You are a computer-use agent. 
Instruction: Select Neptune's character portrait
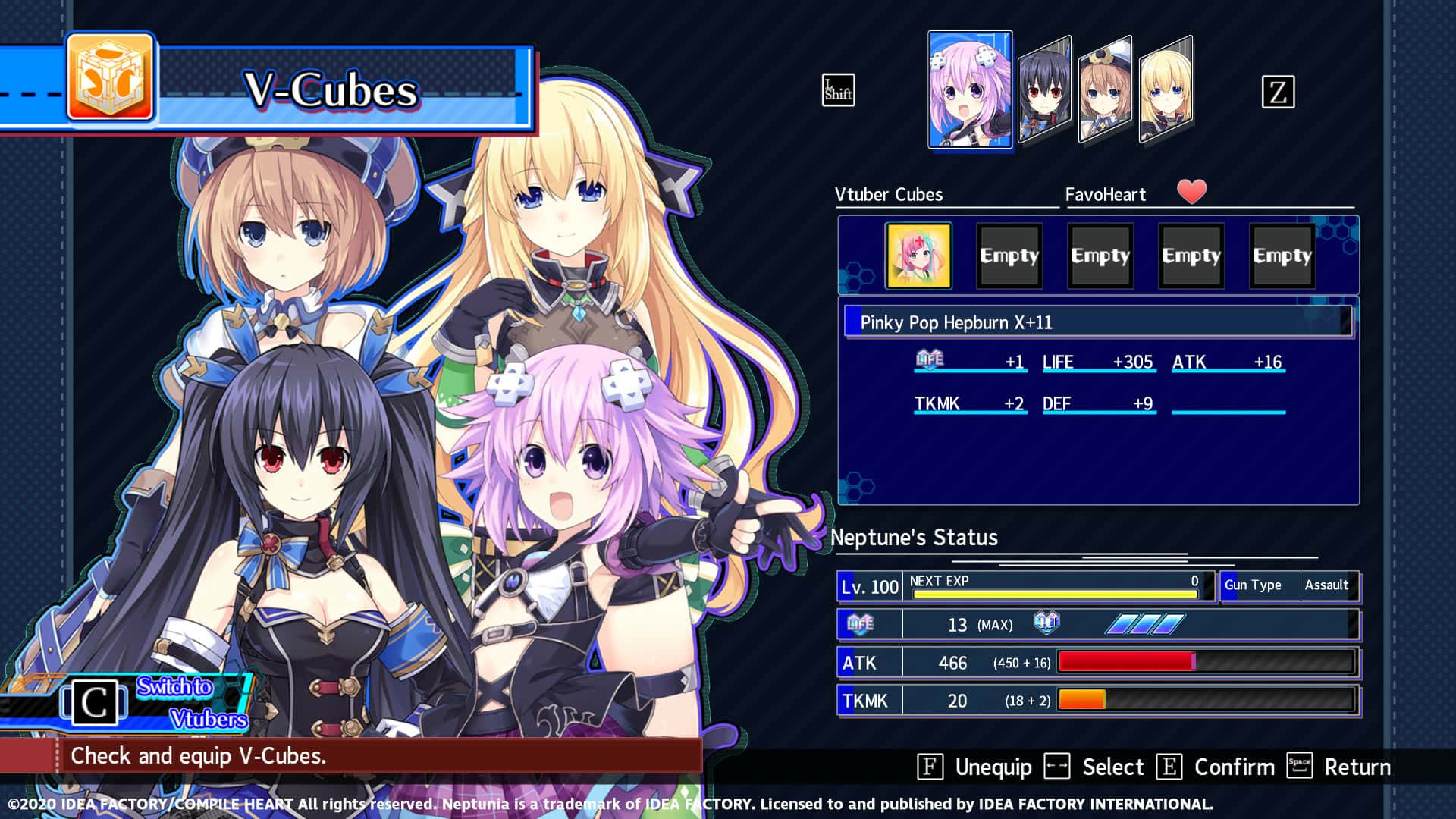[x=968, y=88]
